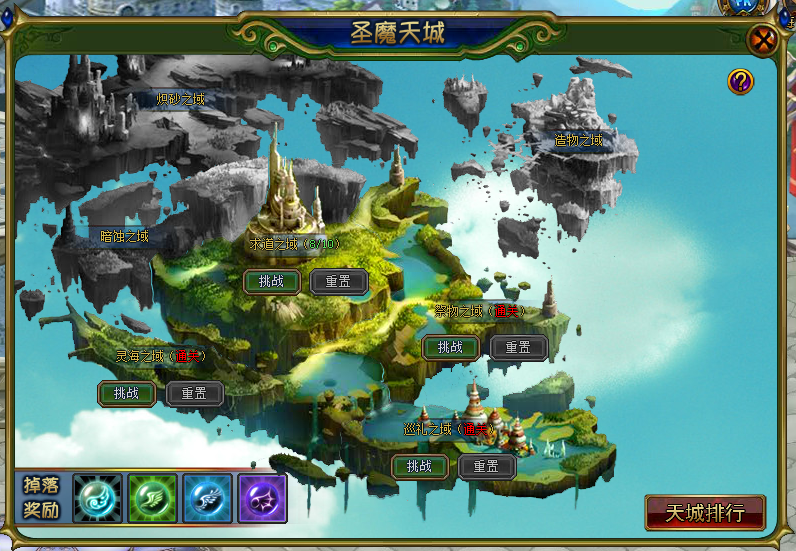Select the blue wing orb reward
Viewport: 796px width, 551px height.
(x=207, y=498)
